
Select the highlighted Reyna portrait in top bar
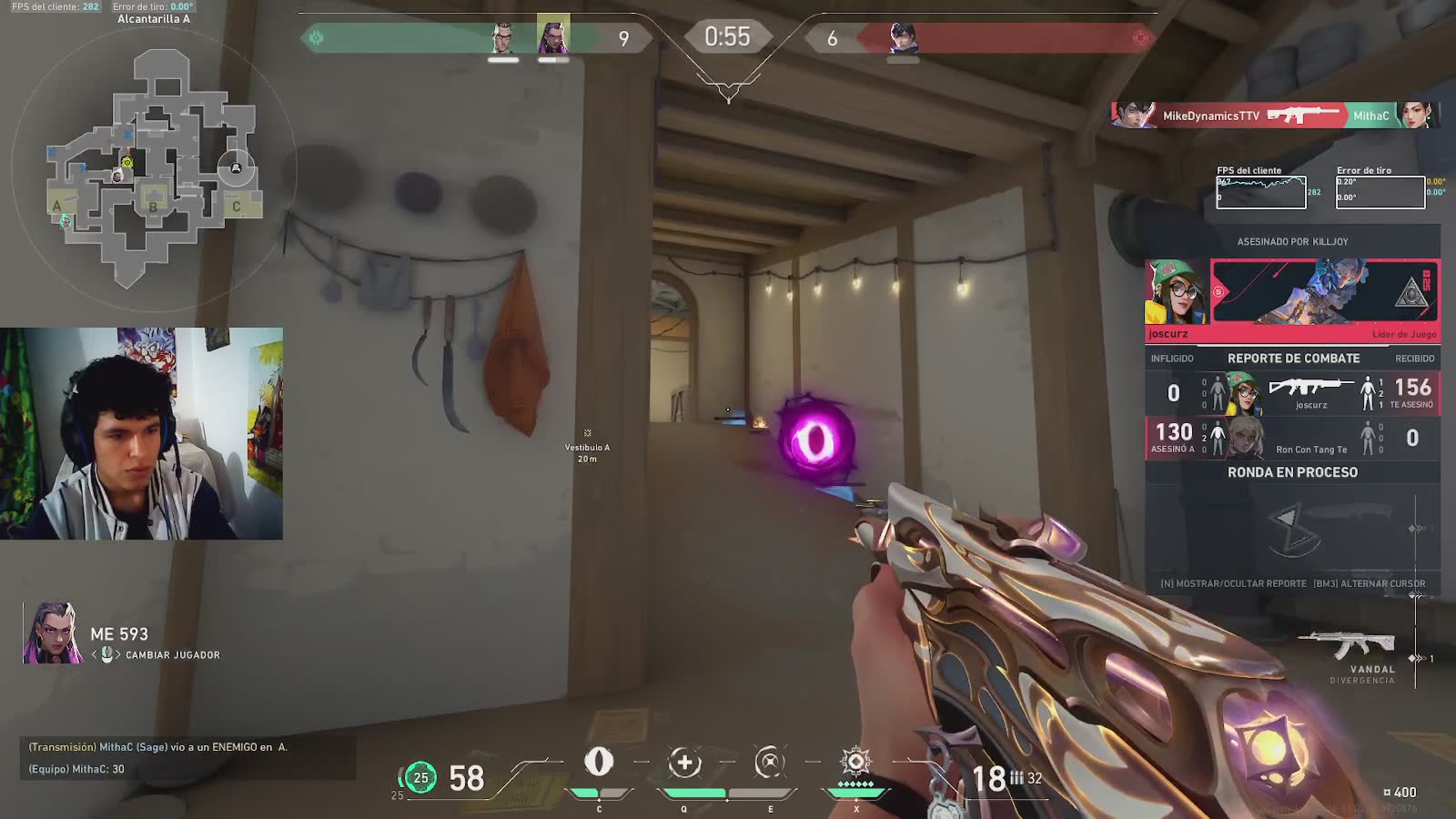point(553,36)
